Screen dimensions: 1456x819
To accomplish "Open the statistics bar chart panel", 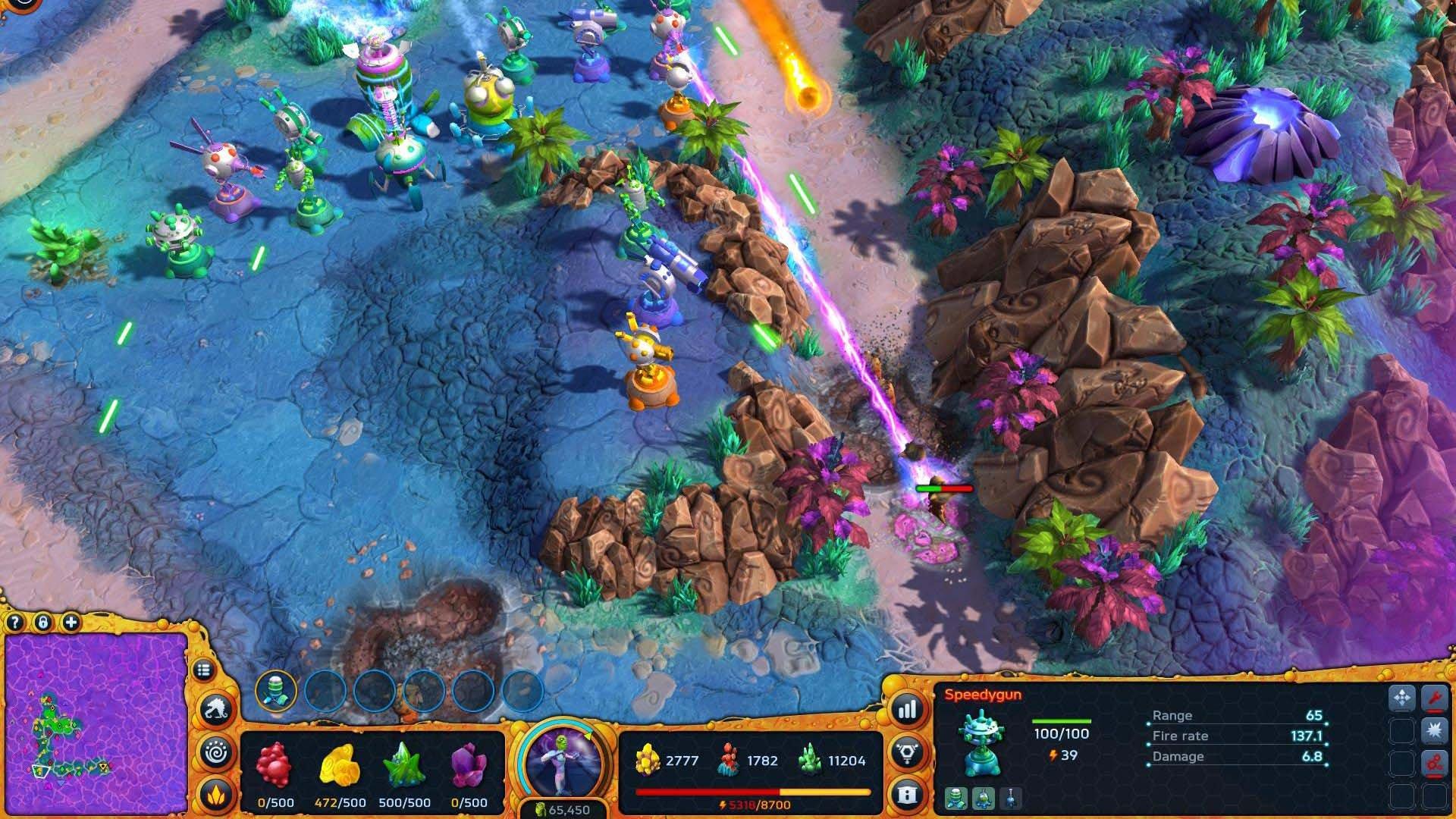I will point(906,711).
